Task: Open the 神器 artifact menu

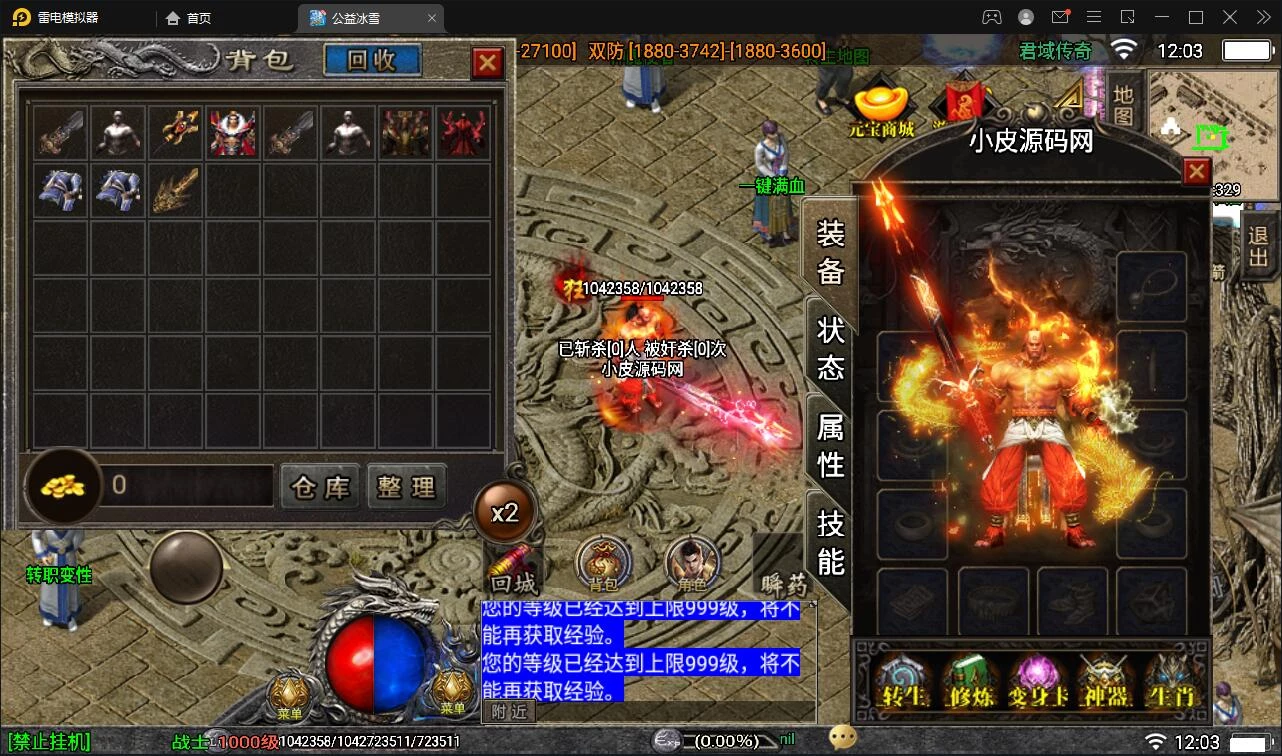Action: pyautogui.click(x=1103, y=681)
